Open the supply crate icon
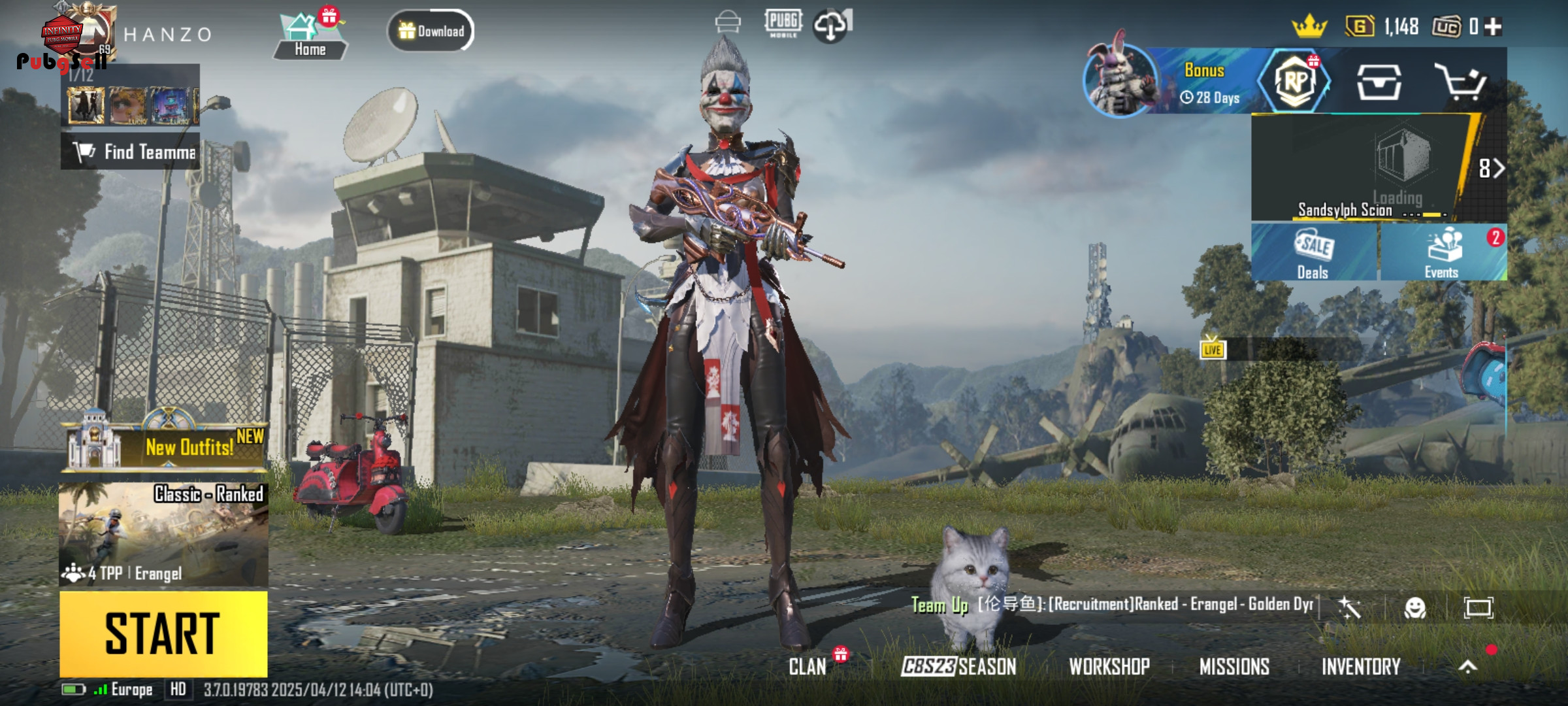1568x706 pixels. (x=1379, y=82)
